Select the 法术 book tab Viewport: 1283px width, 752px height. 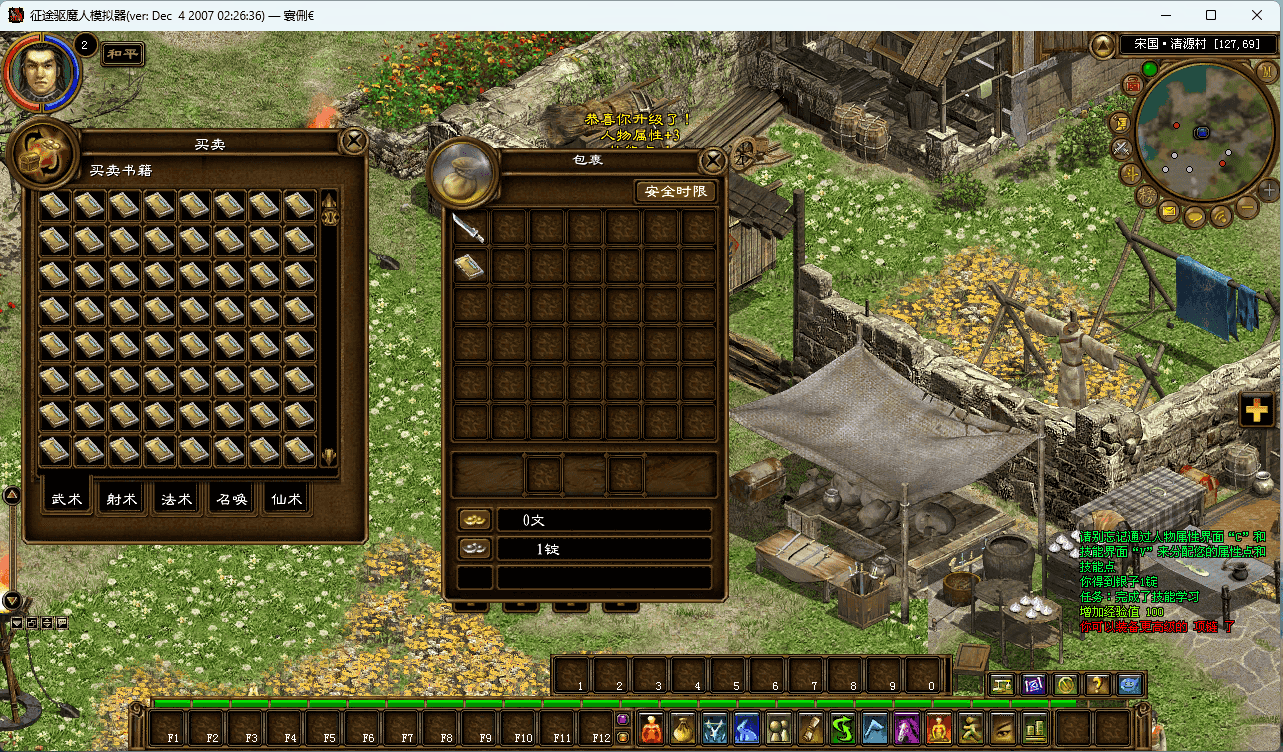point(177,500)
